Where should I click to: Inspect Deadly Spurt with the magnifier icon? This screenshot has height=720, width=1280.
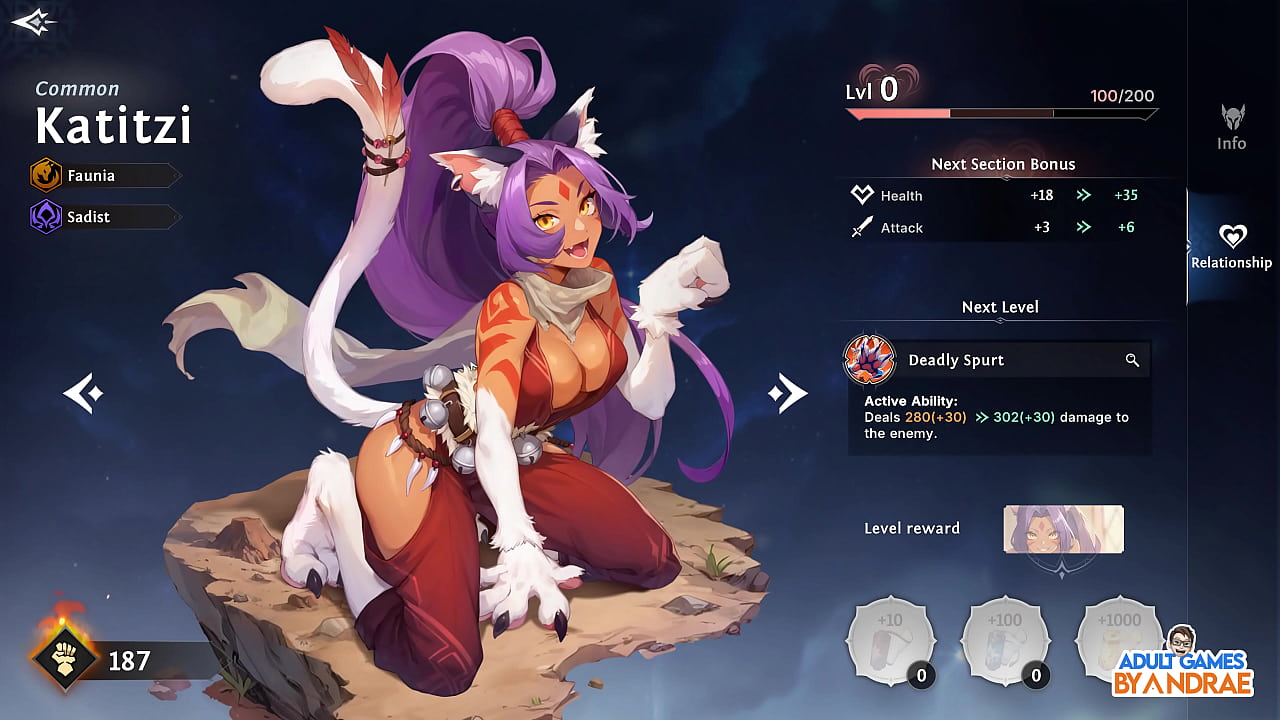1132,360
